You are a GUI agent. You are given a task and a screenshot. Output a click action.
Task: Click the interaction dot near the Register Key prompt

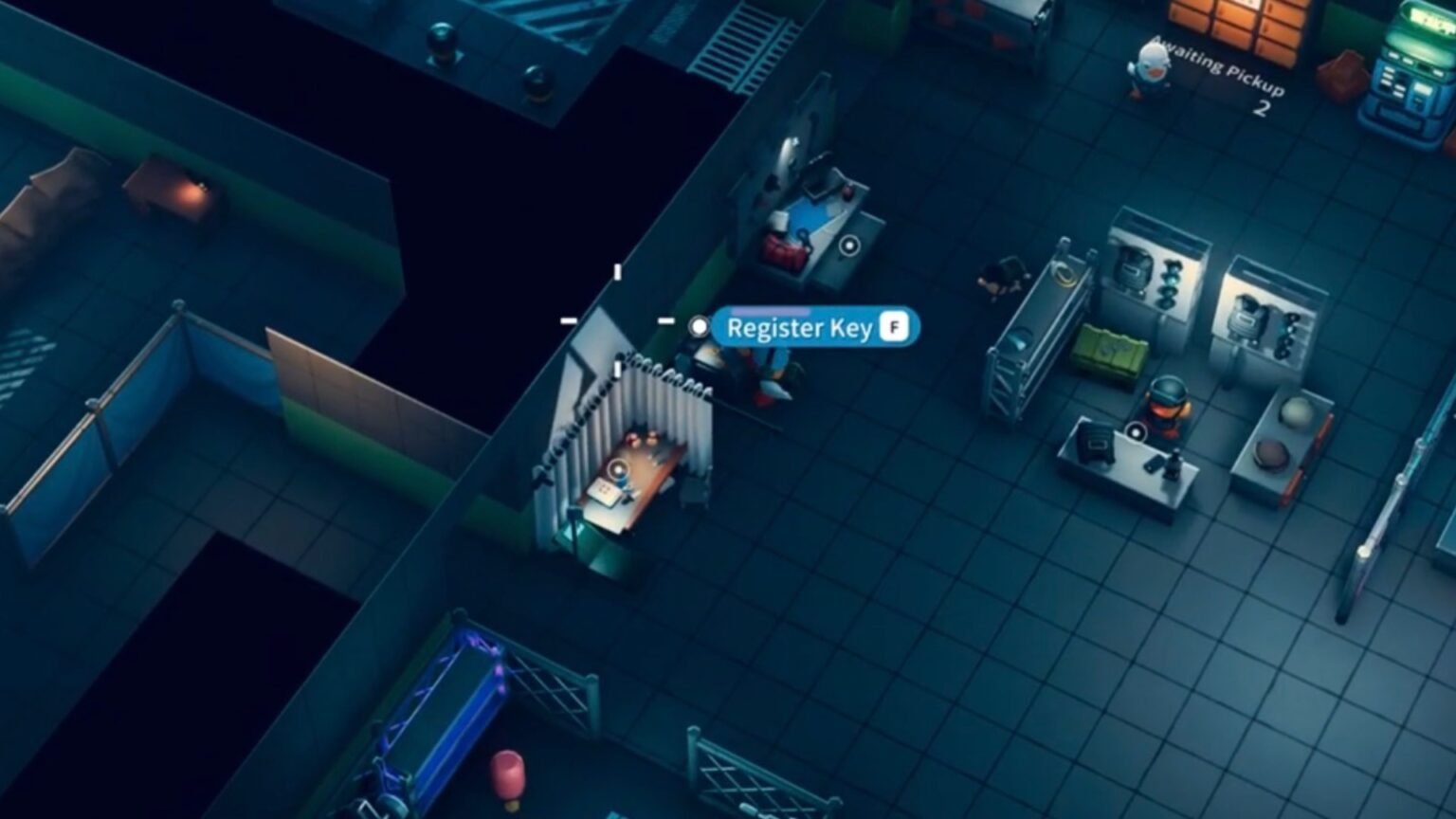(x=700, y=326)
